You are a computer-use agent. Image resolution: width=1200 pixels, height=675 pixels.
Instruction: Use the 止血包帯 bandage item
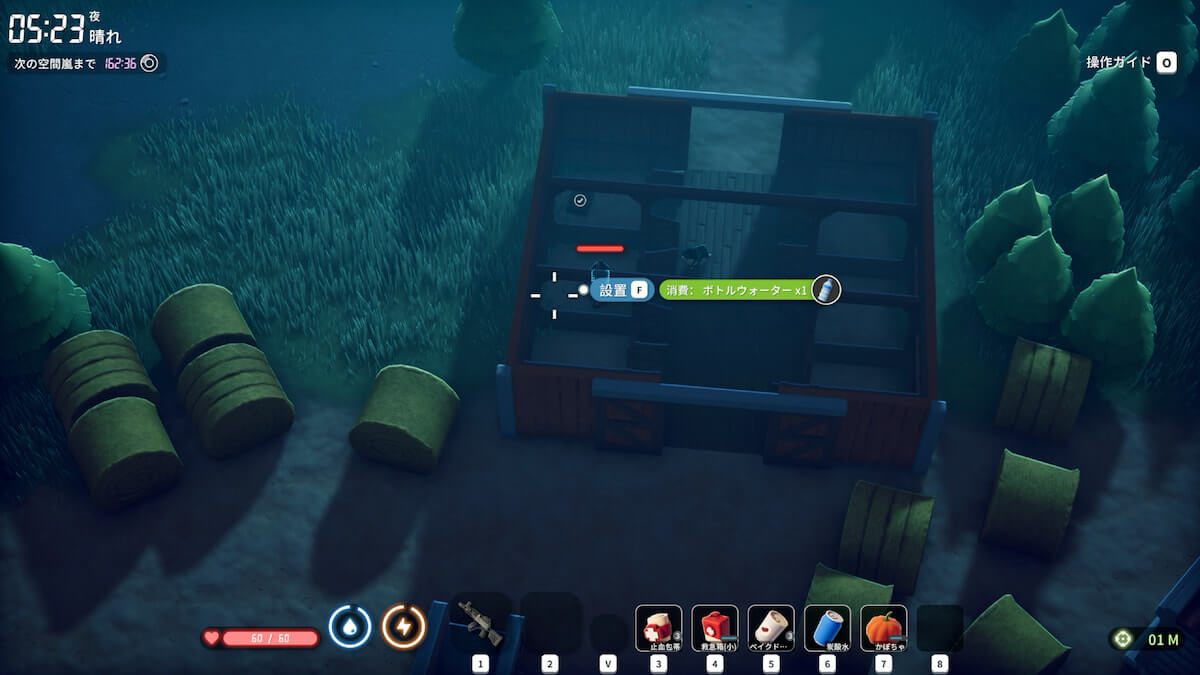tap(659, 628)
